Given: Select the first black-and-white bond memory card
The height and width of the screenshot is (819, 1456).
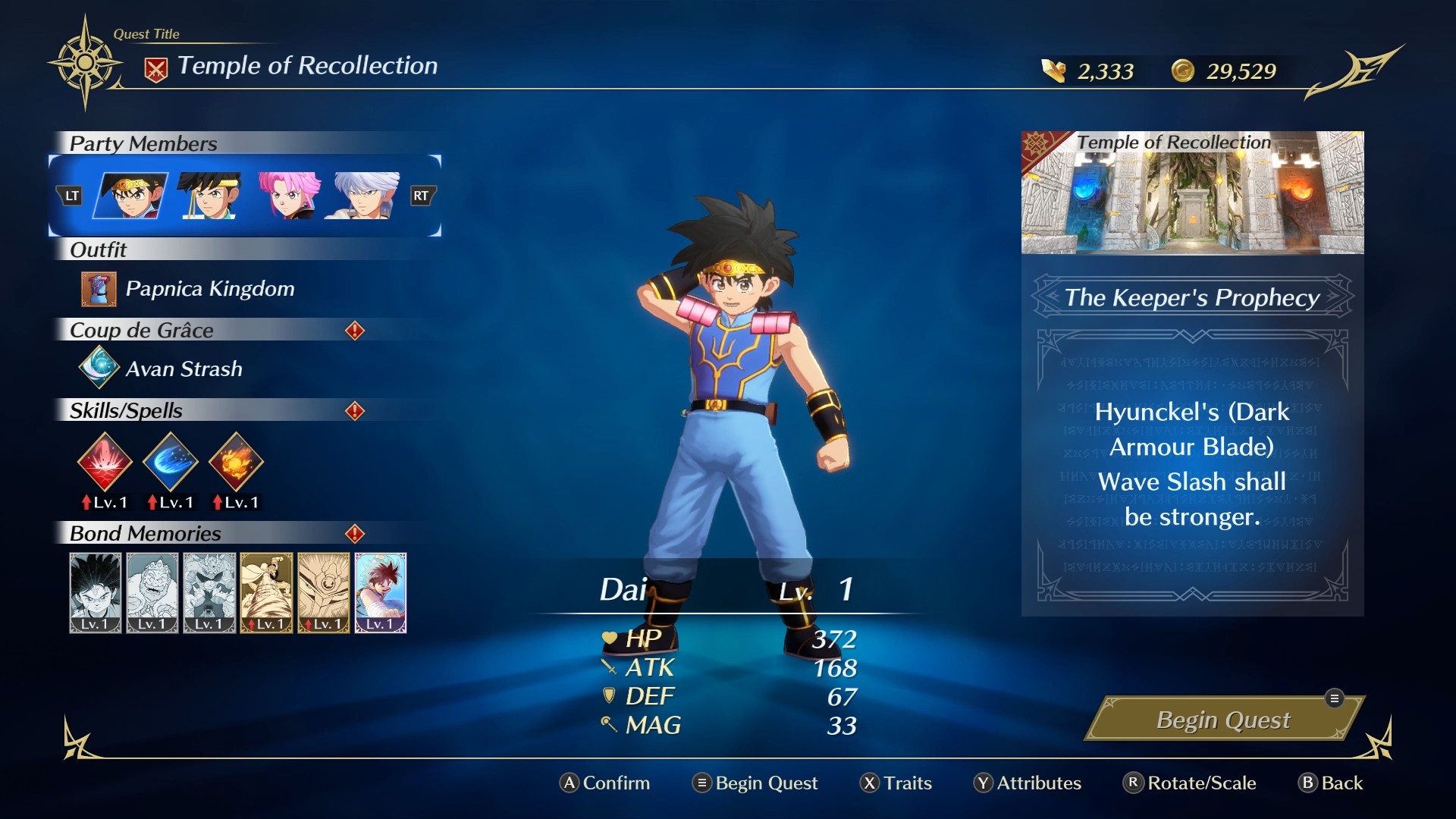Looking at the screenshot, I should 96,592.
